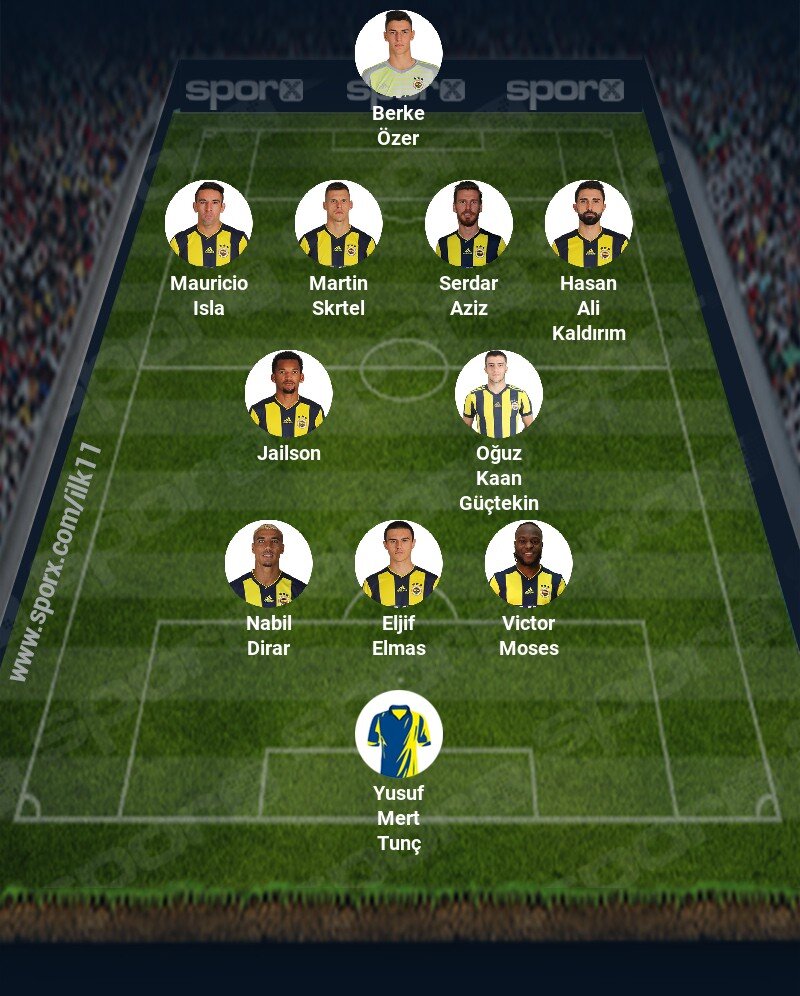Choose Mauricio Isla's player portrait
Viewport: 800px width, 996px height.
(208, 224)
